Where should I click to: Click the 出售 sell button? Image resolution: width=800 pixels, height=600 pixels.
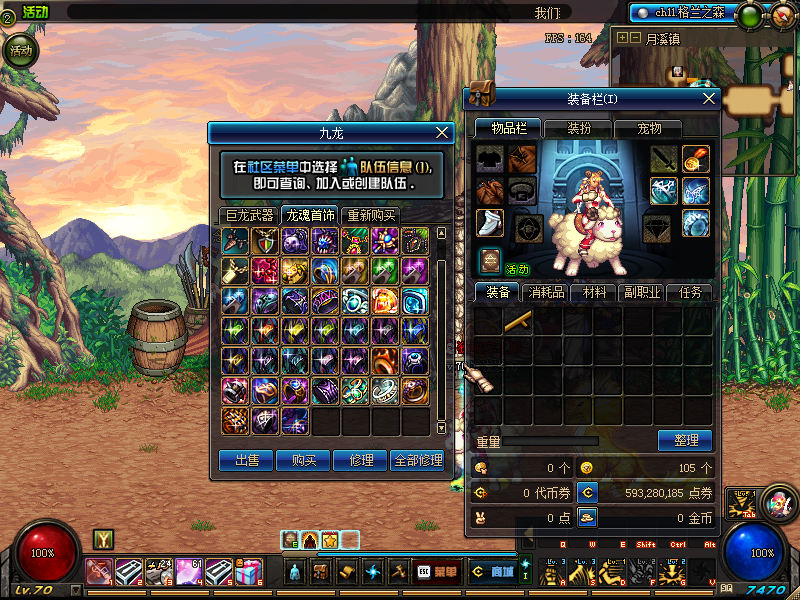coord(246,460)
